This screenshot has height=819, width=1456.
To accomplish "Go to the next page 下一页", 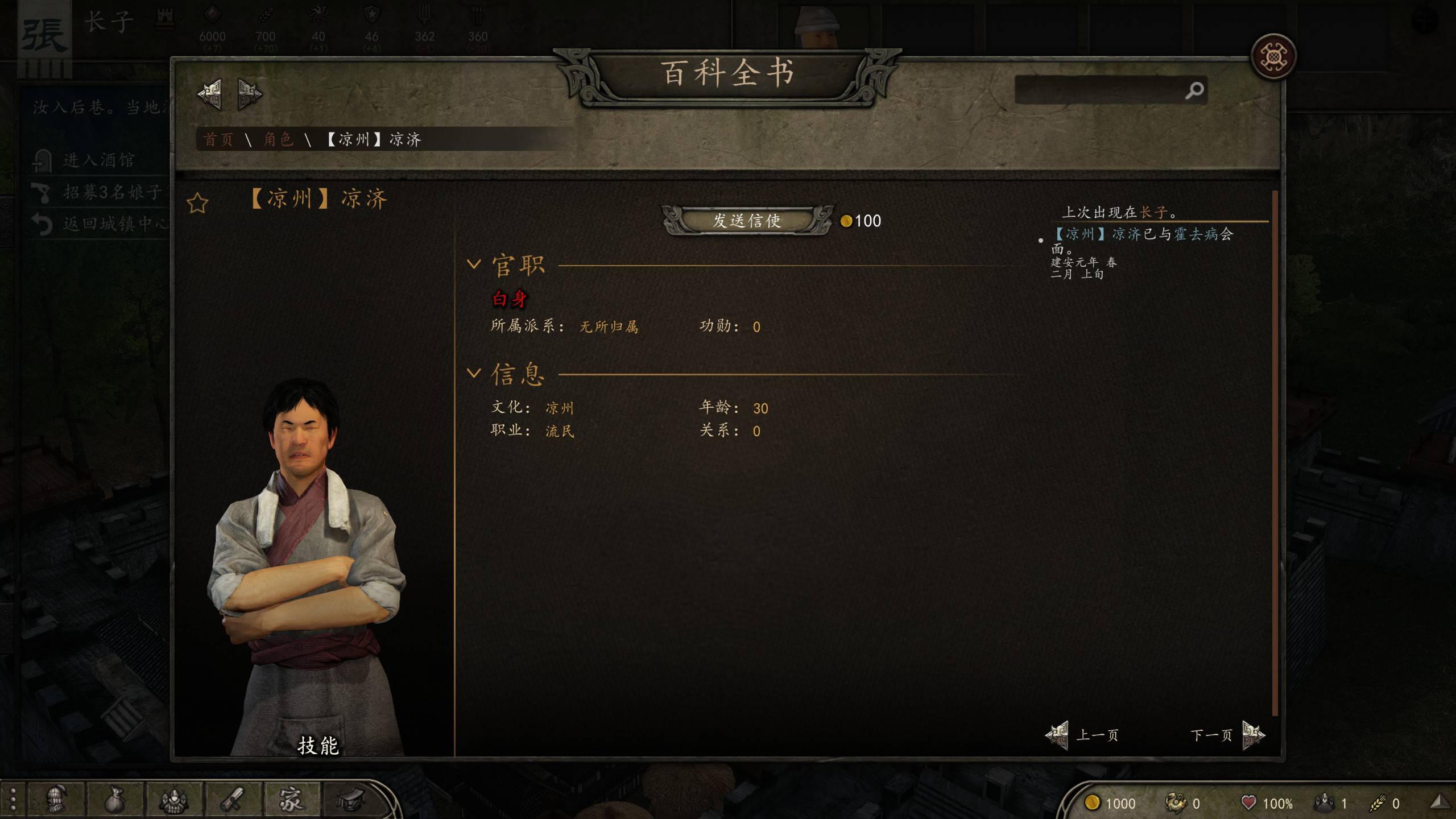I will pos(1227,735).
